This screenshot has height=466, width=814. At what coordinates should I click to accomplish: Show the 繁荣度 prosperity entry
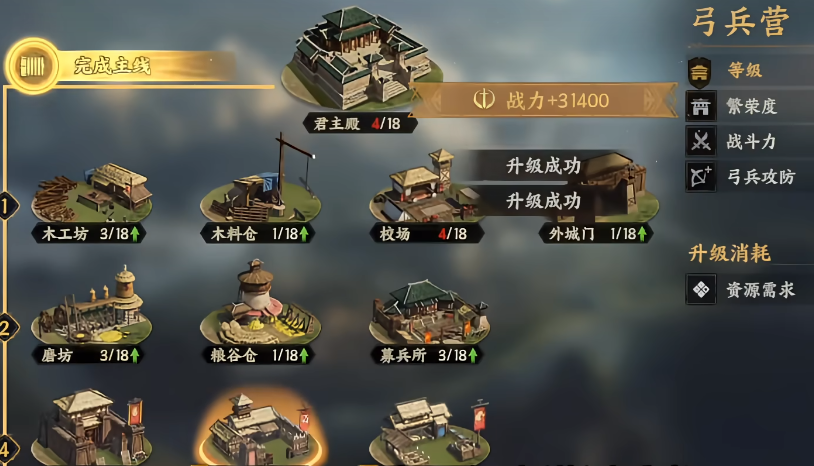click(x=750, y=106)
